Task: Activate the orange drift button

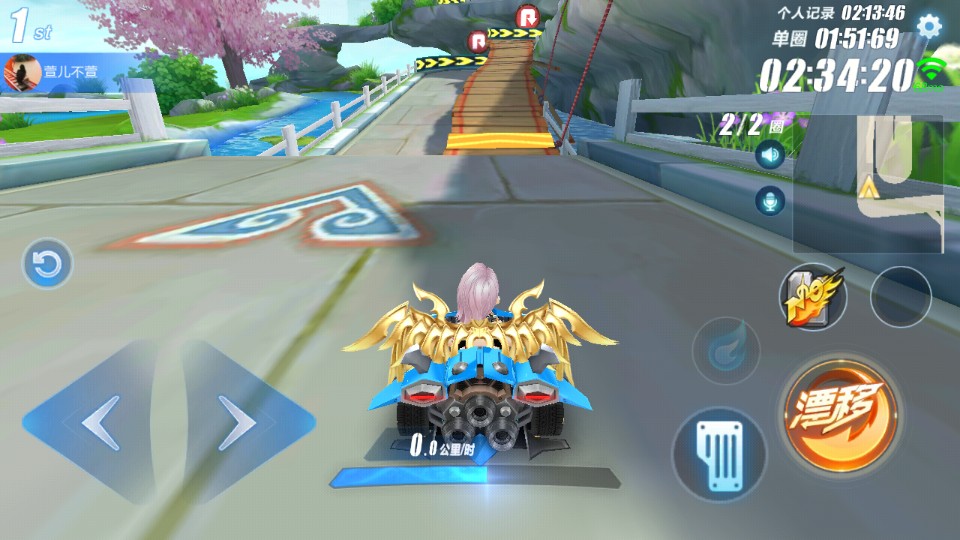Action: coord(839,412)
